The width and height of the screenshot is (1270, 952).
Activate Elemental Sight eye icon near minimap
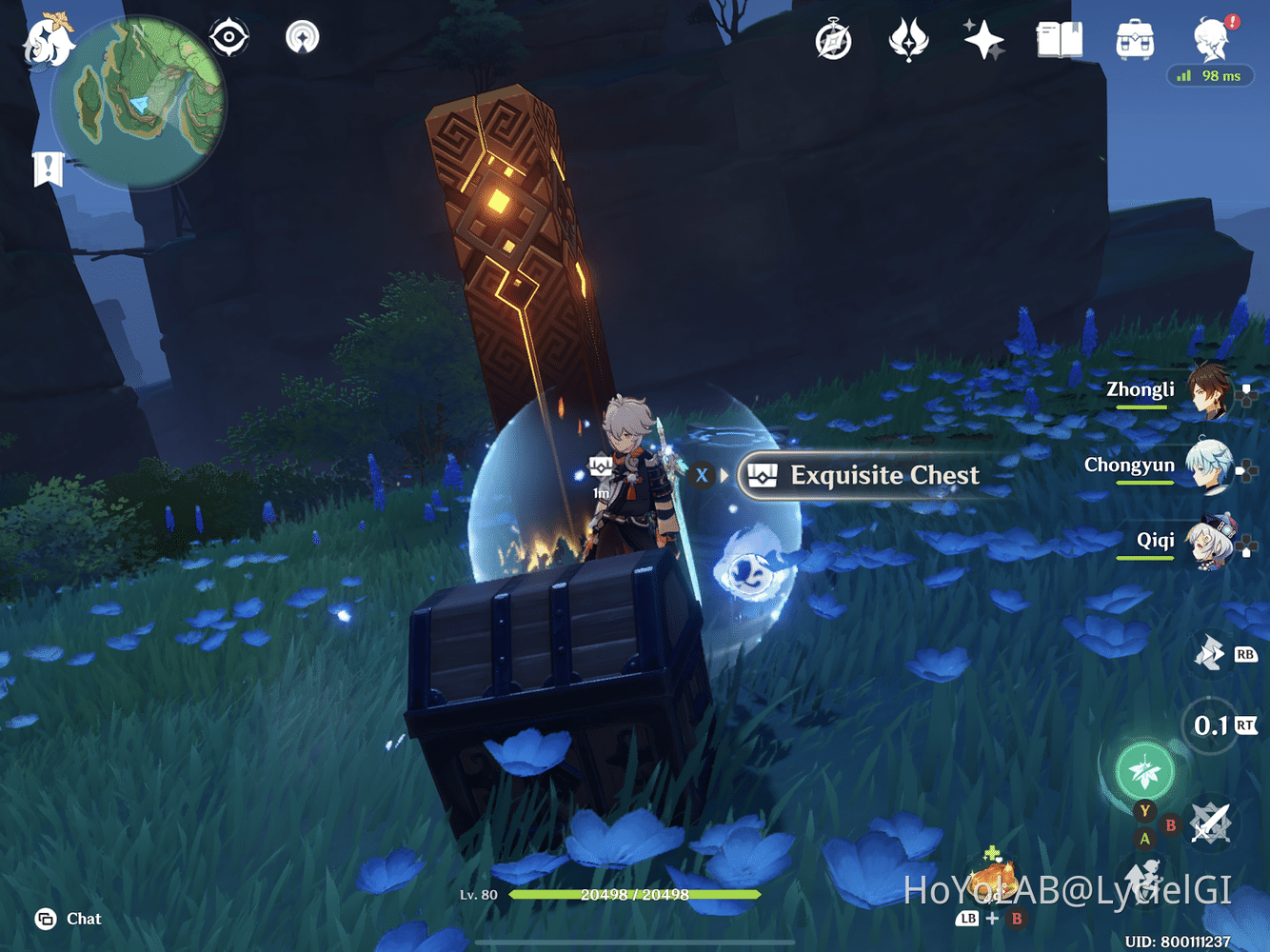coord(228,36)
